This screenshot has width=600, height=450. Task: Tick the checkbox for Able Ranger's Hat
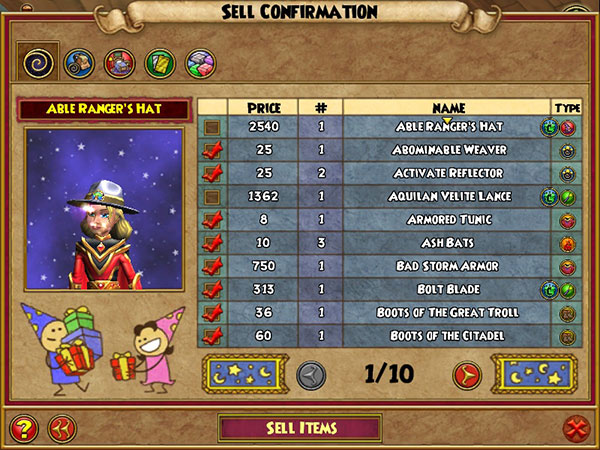point(213,128)
